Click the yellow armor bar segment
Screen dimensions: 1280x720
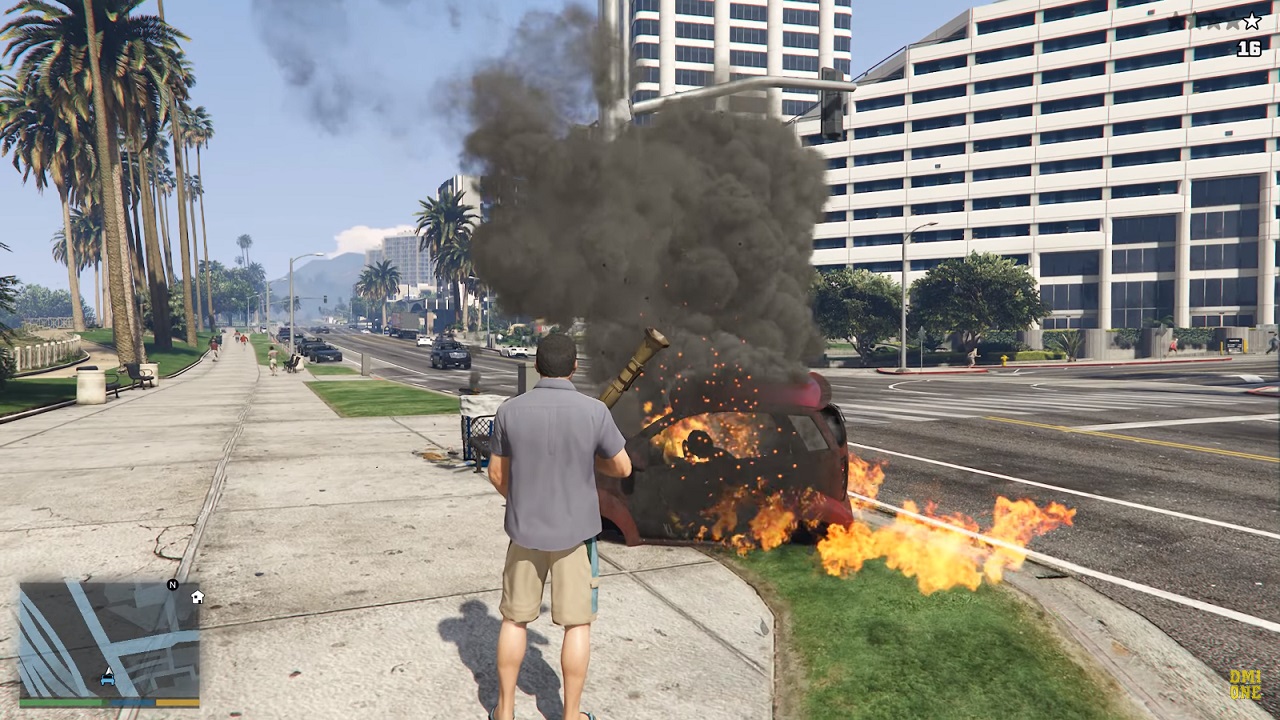tap(178, 702)
